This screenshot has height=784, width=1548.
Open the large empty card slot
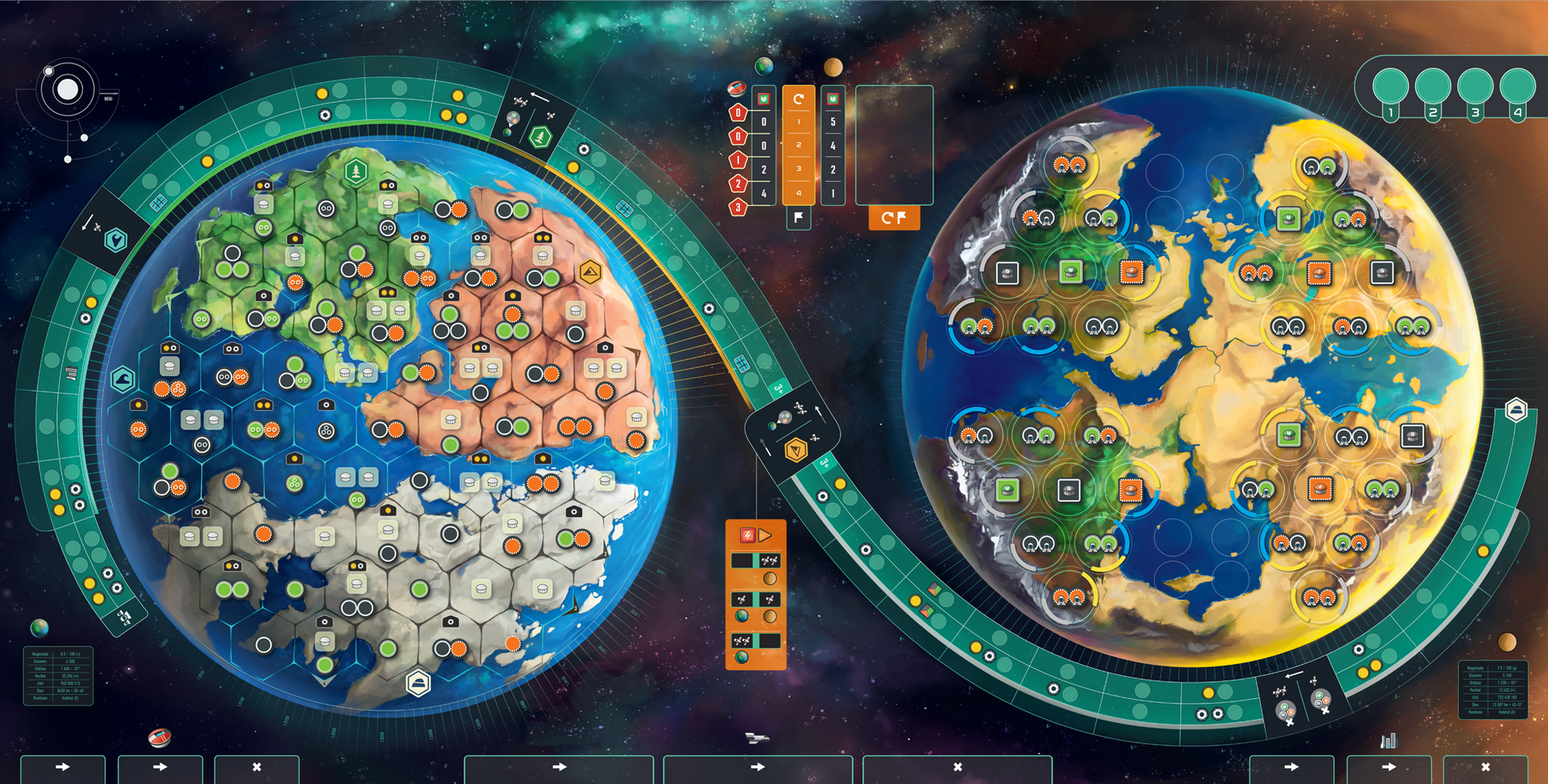click(894, 145)
